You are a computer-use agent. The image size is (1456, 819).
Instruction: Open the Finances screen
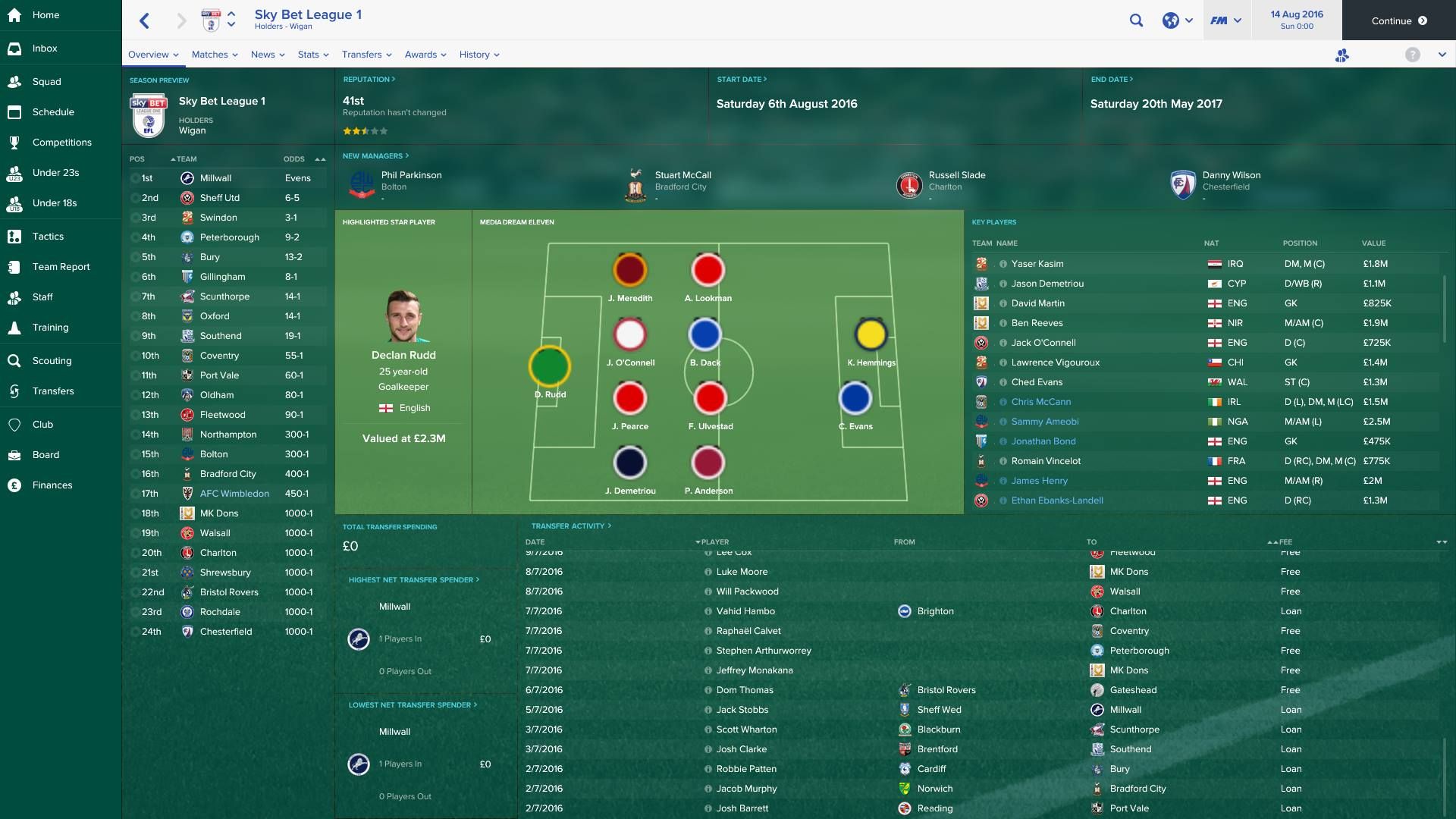(50, 485)
